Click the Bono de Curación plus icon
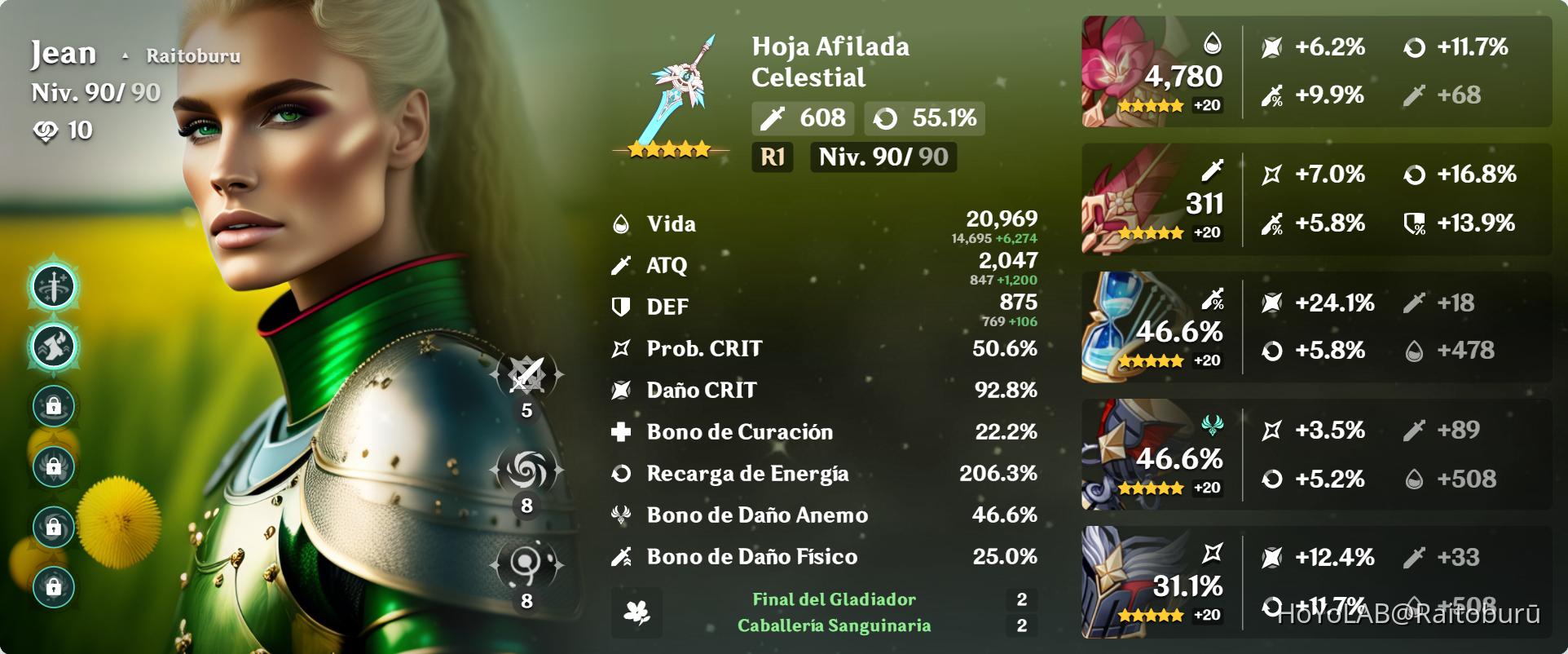1568x654 pixels. tap(623, 431)
